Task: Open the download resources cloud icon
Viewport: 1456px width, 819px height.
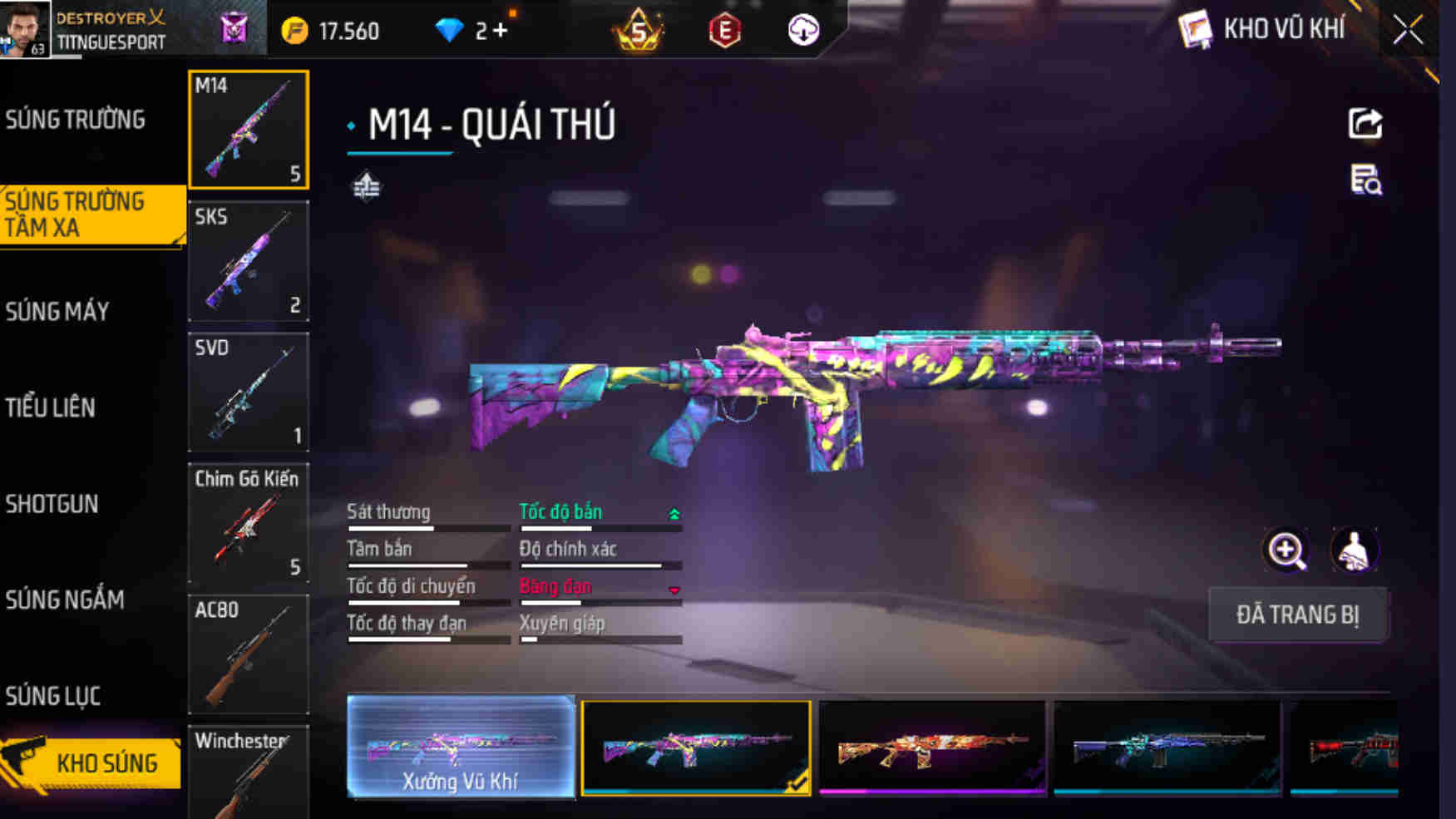Action: pos(801,30)
